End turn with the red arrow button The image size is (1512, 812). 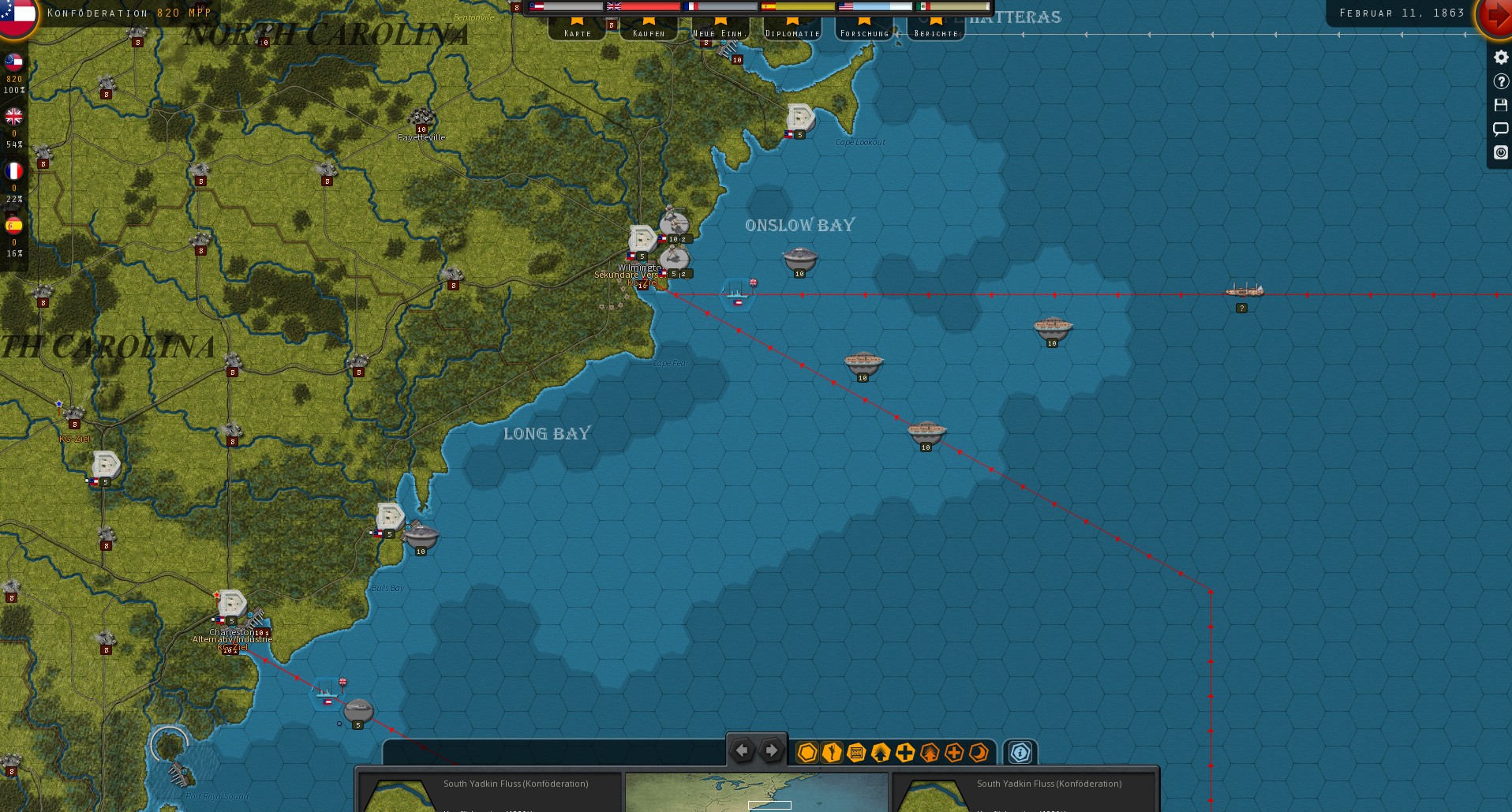click(1495, 16)
